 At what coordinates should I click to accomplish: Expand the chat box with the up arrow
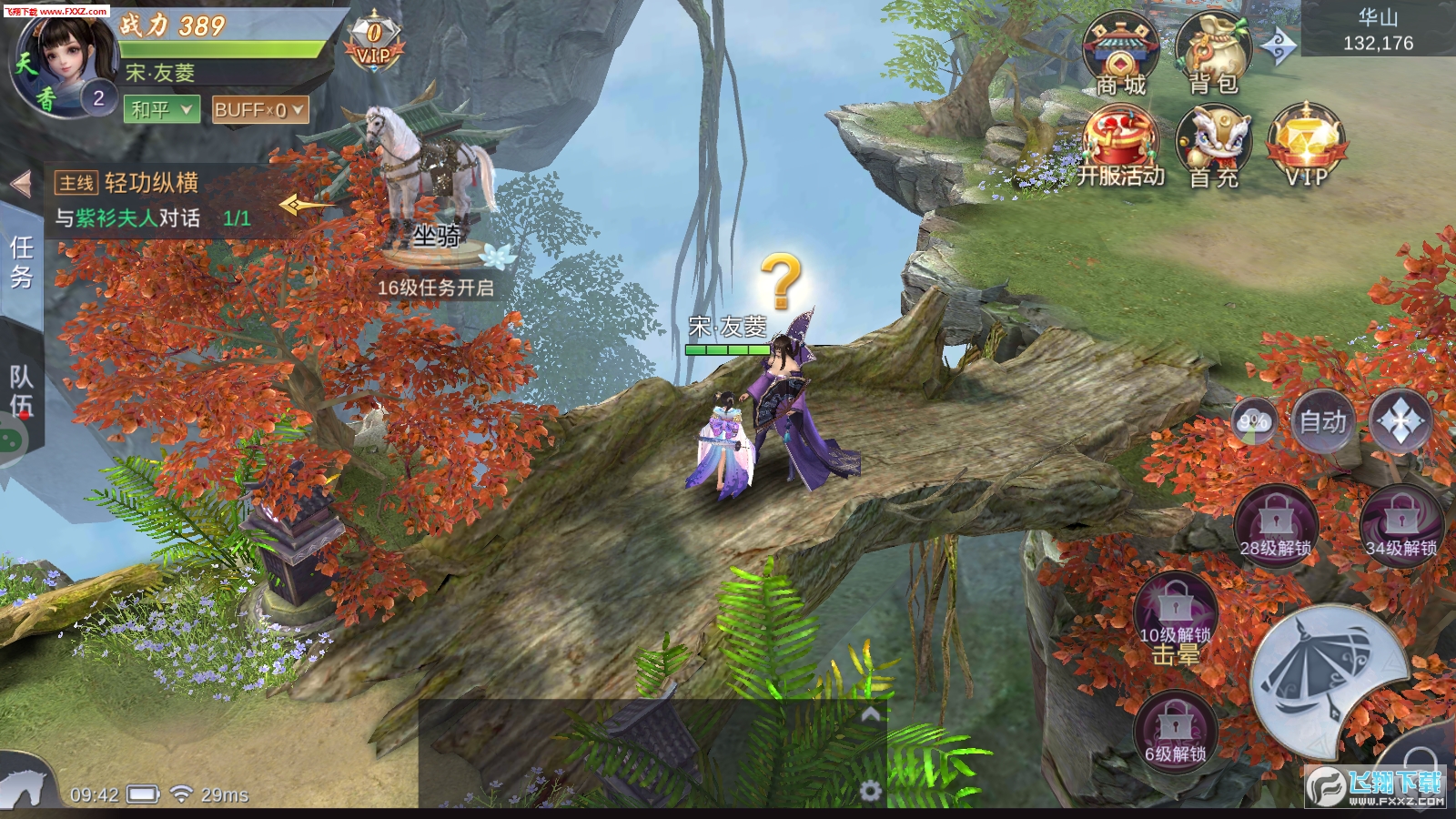coord(870,715)
